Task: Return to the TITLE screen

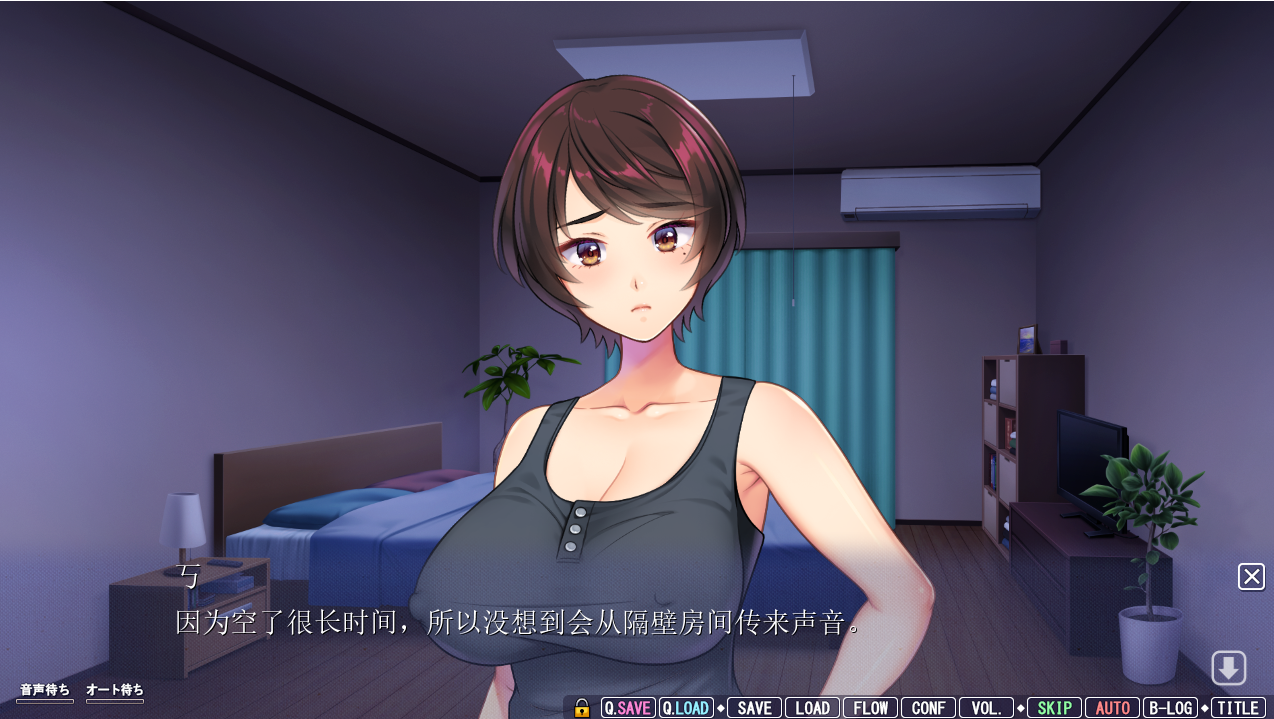Action: (x=1238, y=708)
